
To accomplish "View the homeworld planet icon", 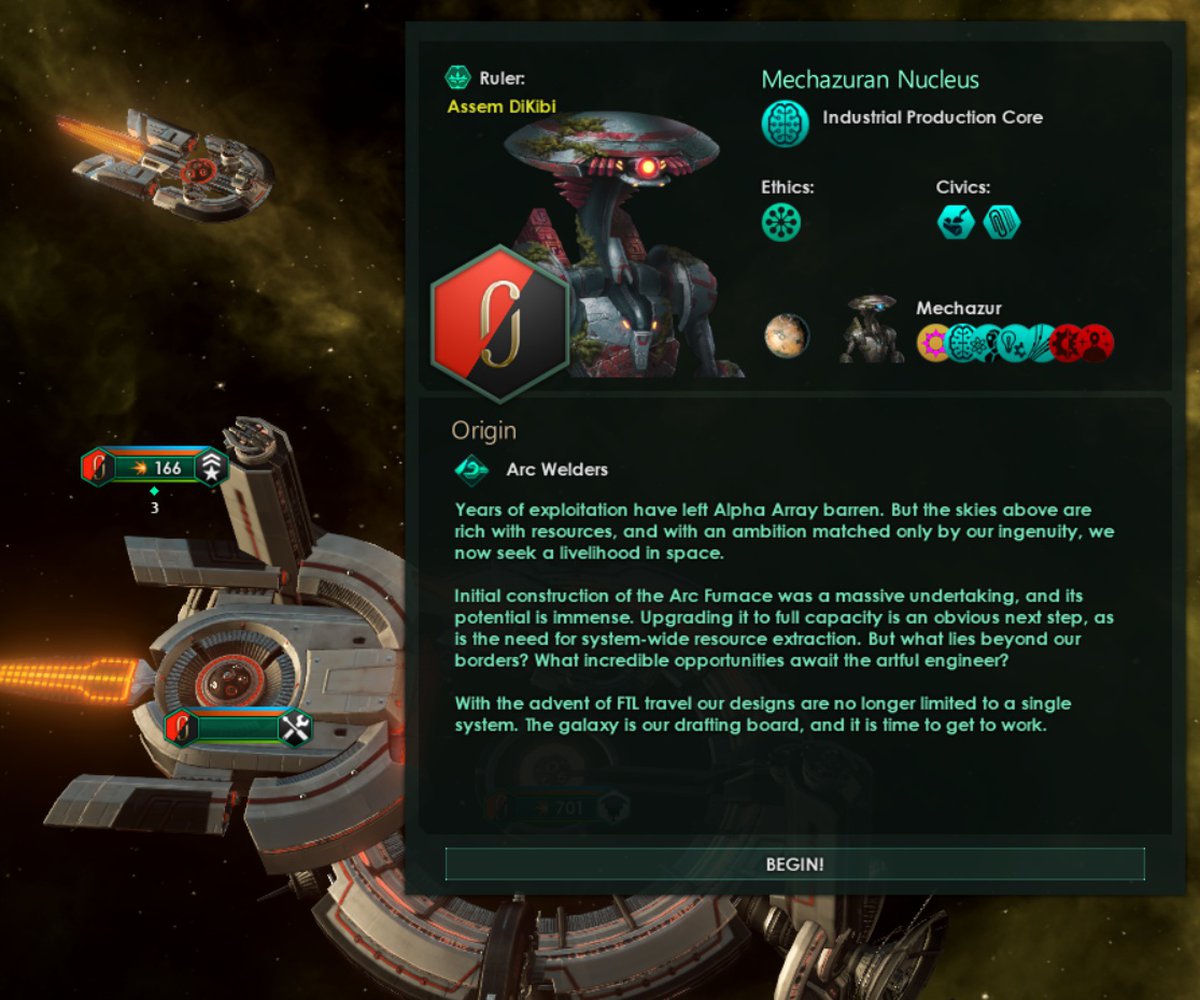I will click(x=786, y=336).
